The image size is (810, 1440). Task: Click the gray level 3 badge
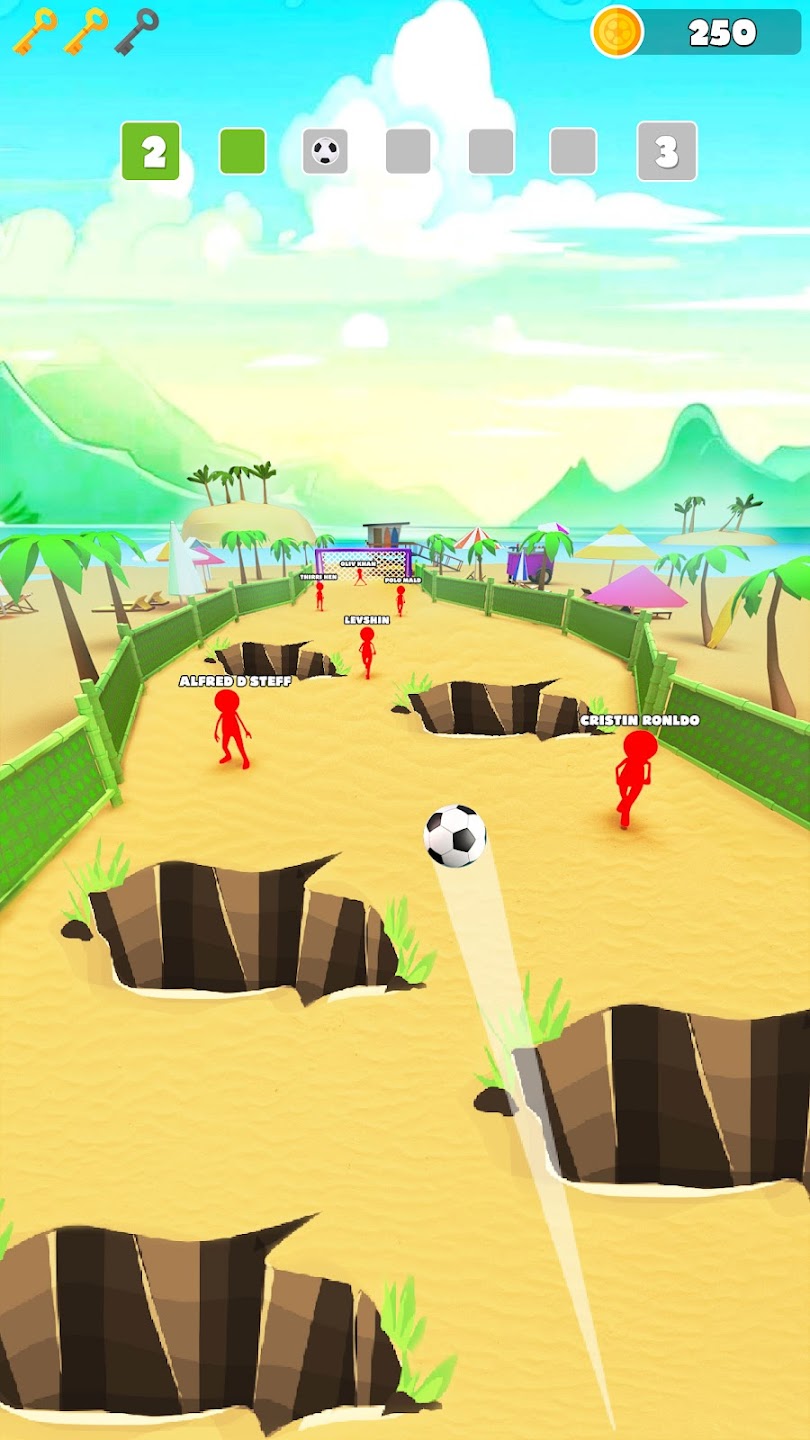pos(666,151)
